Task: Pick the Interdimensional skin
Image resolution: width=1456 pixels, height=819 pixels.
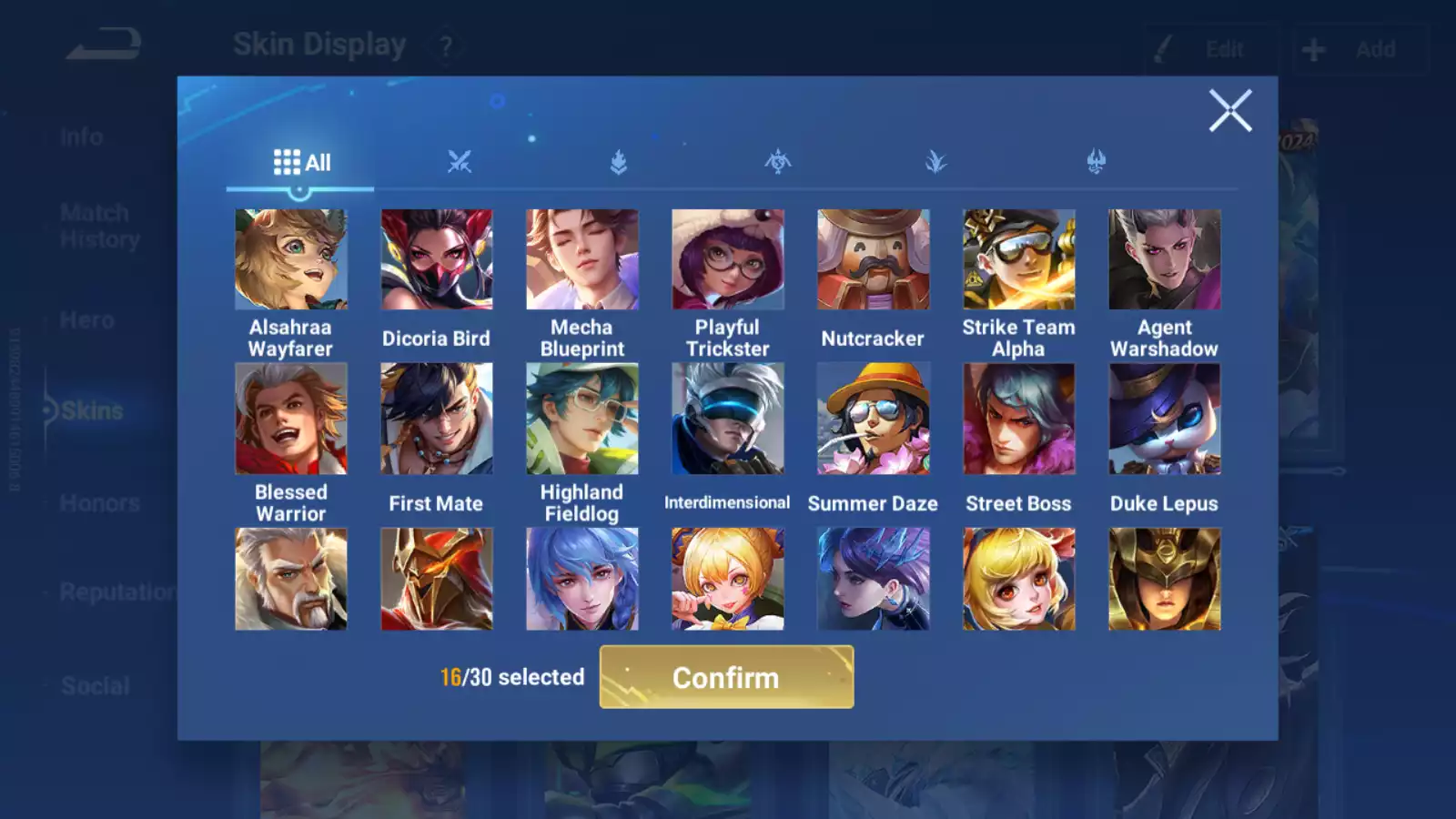Action: [x=728, y=419]
